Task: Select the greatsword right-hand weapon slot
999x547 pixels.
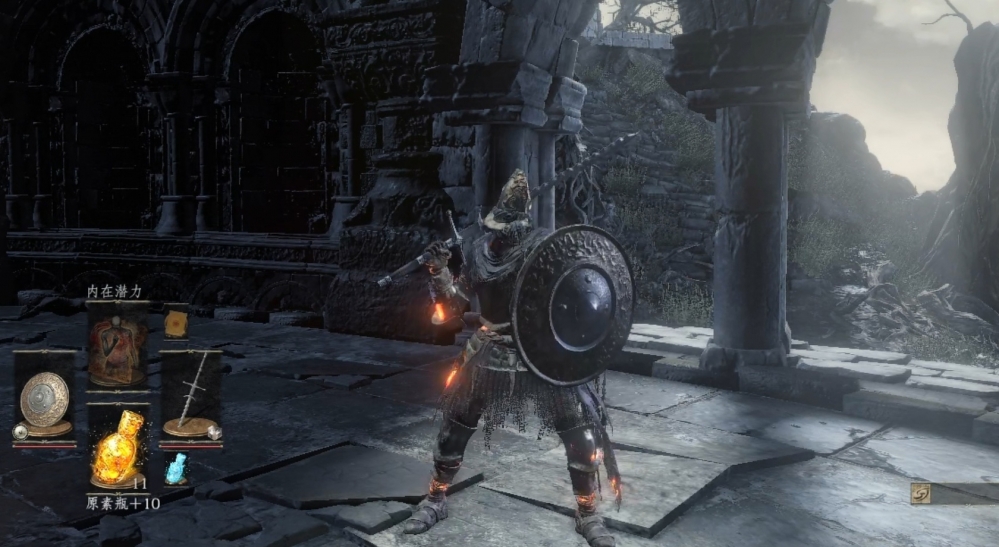Action: 190,395
